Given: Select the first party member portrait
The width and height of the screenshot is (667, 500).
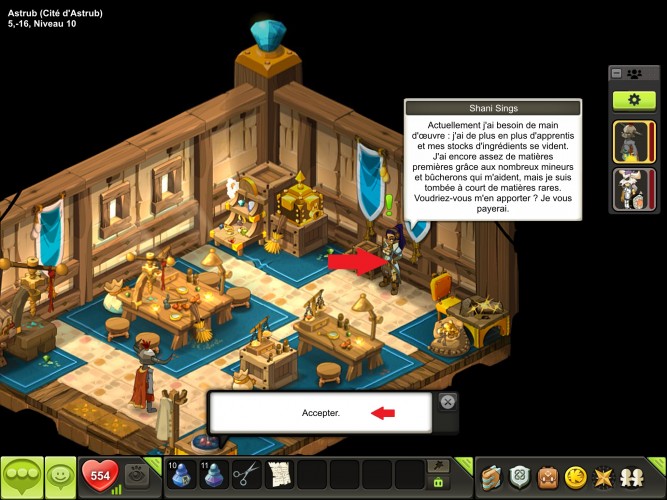Looking at the screenshot, I should pyautogui.click(x=628, y=141).
